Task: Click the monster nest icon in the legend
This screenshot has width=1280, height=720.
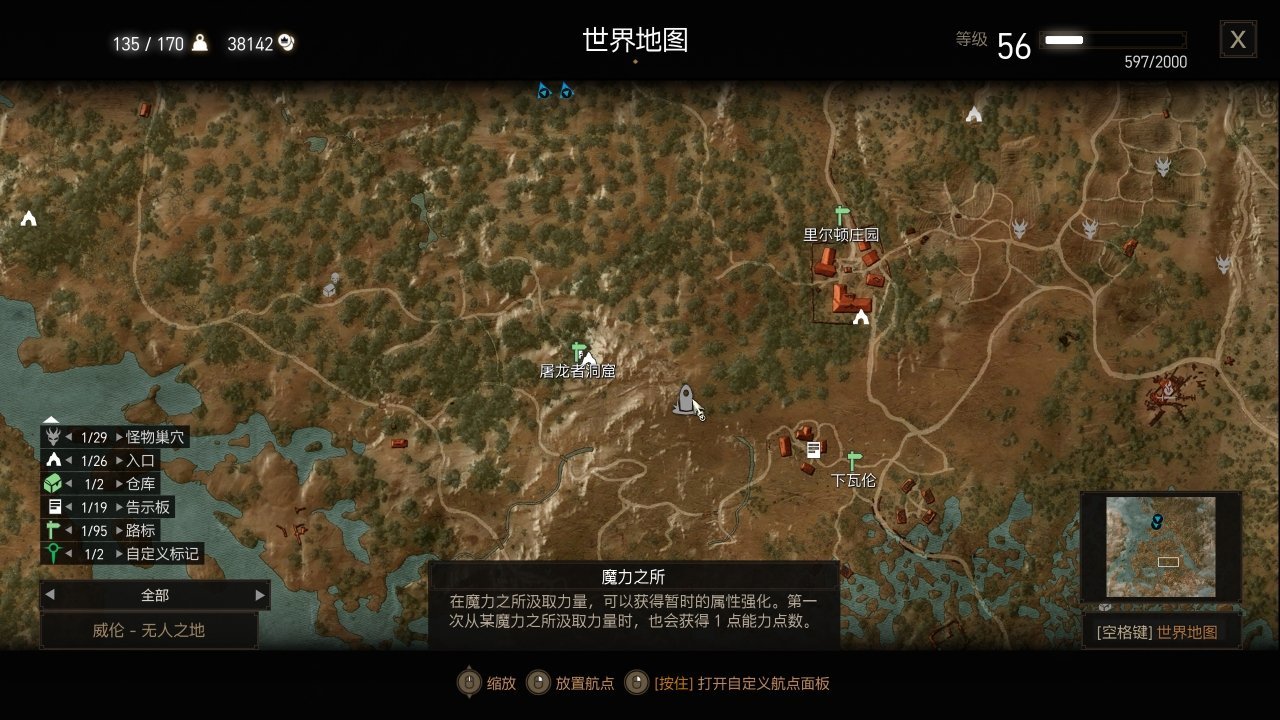Action: click(54, 436)
